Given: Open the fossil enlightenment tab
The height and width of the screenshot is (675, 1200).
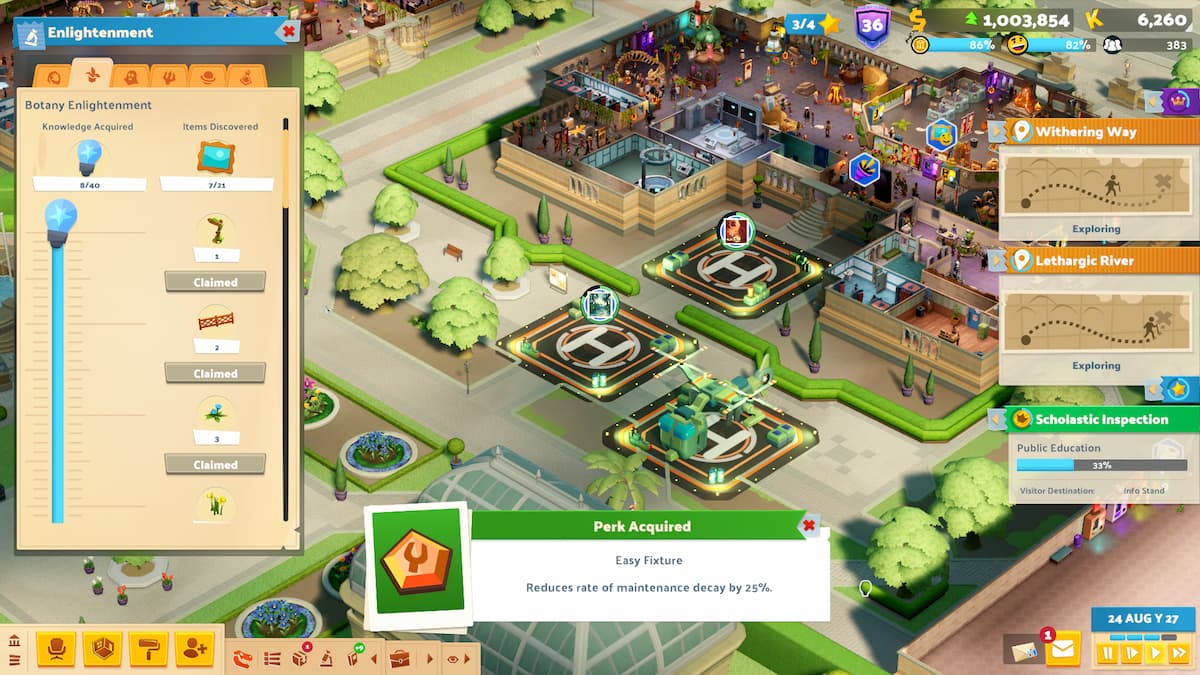Looking at the screenshot, I should 53,77.
